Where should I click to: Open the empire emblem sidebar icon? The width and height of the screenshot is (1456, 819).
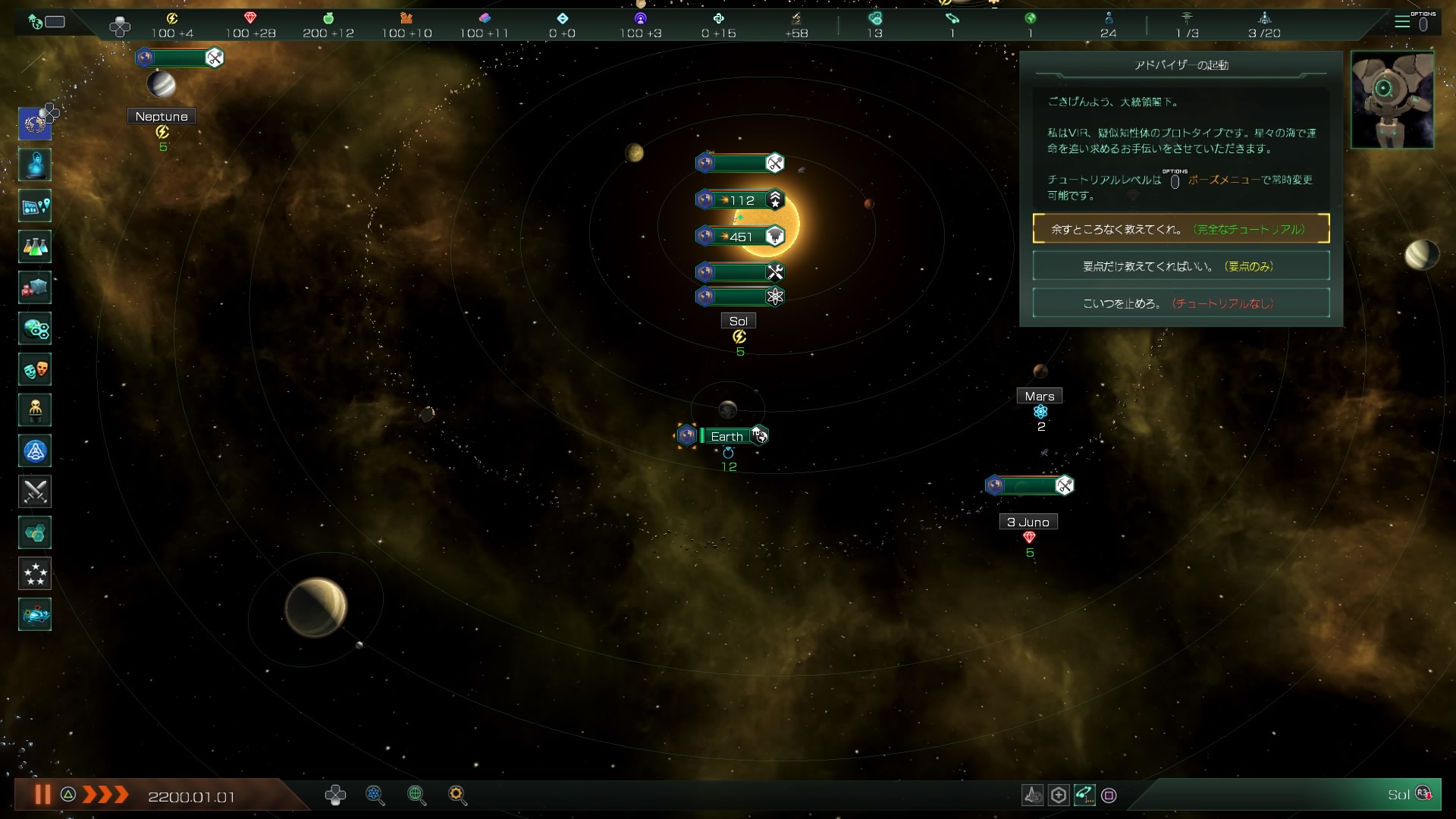pos(35,124)
